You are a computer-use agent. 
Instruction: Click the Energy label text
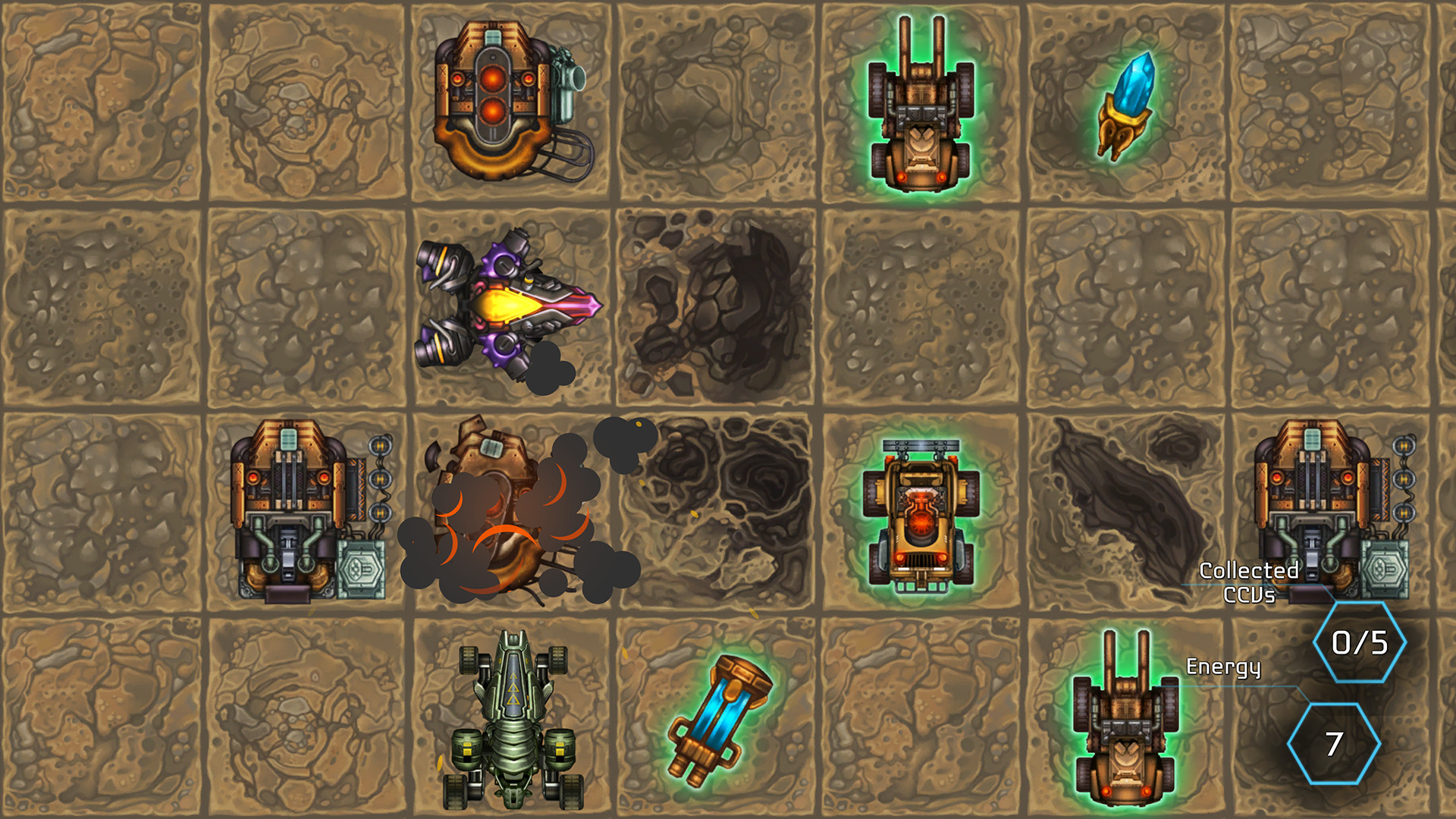tap(1223, 667)
